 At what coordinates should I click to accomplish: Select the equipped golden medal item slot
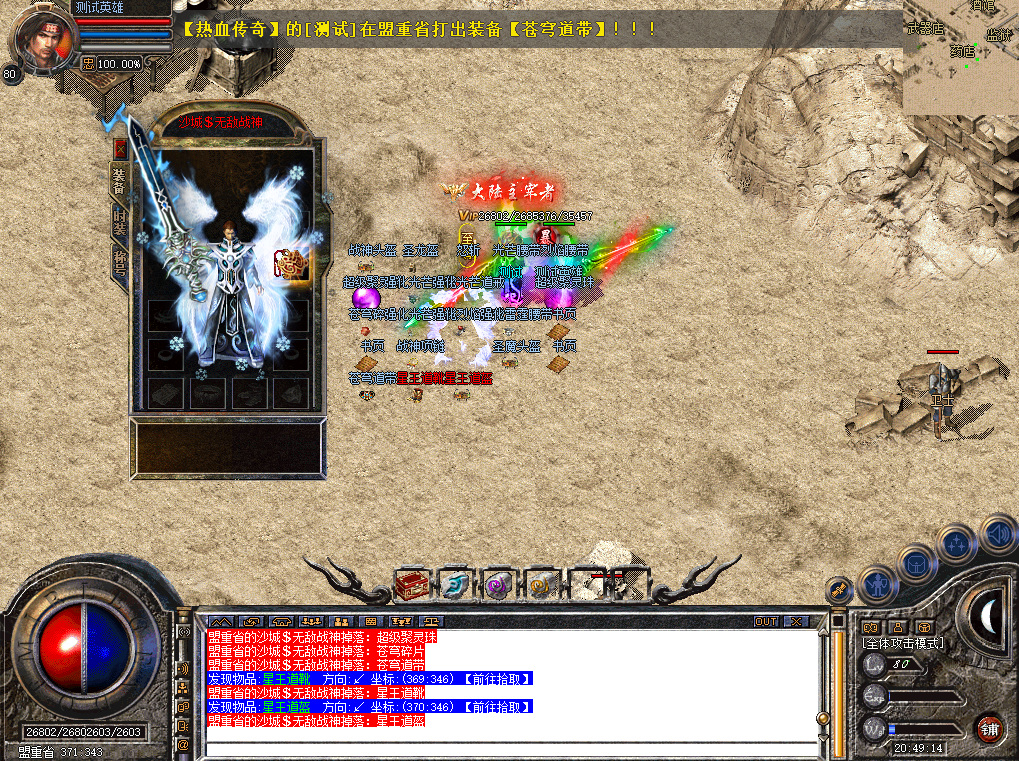click(294, 260)
